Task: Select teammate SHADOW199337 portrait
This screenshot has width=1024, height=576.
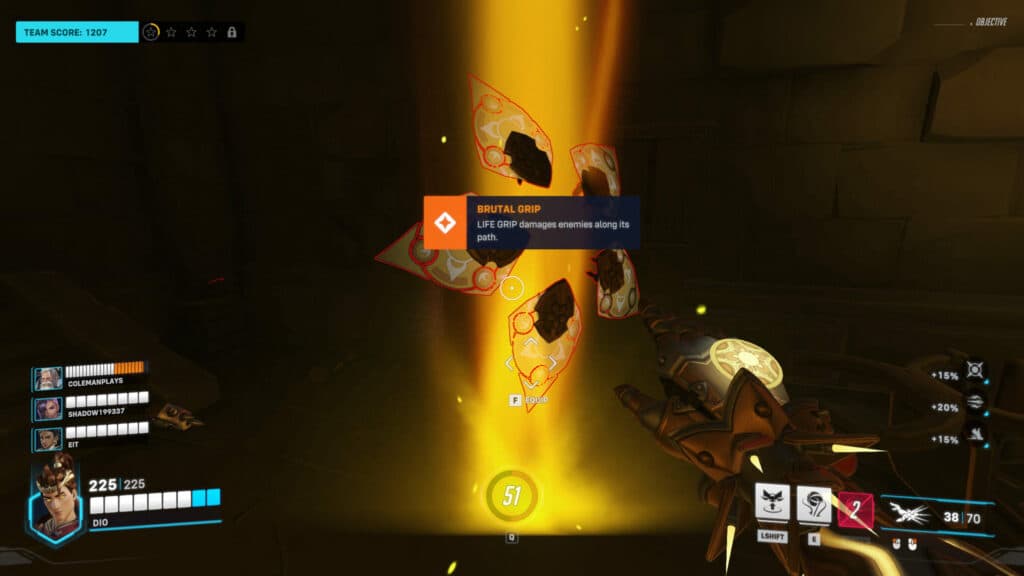Action: click(x=47, y=409)
